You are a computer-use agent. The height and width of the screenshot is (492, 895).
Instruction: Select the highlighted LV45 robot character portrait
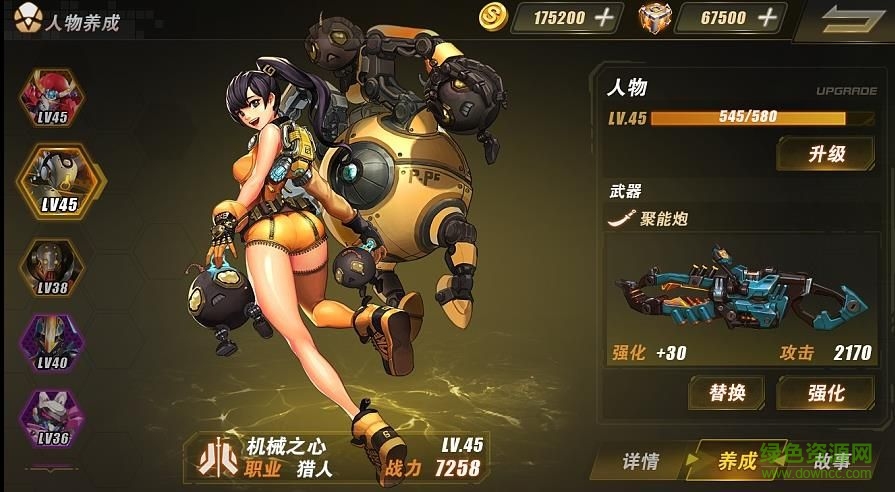coord(60,180)
